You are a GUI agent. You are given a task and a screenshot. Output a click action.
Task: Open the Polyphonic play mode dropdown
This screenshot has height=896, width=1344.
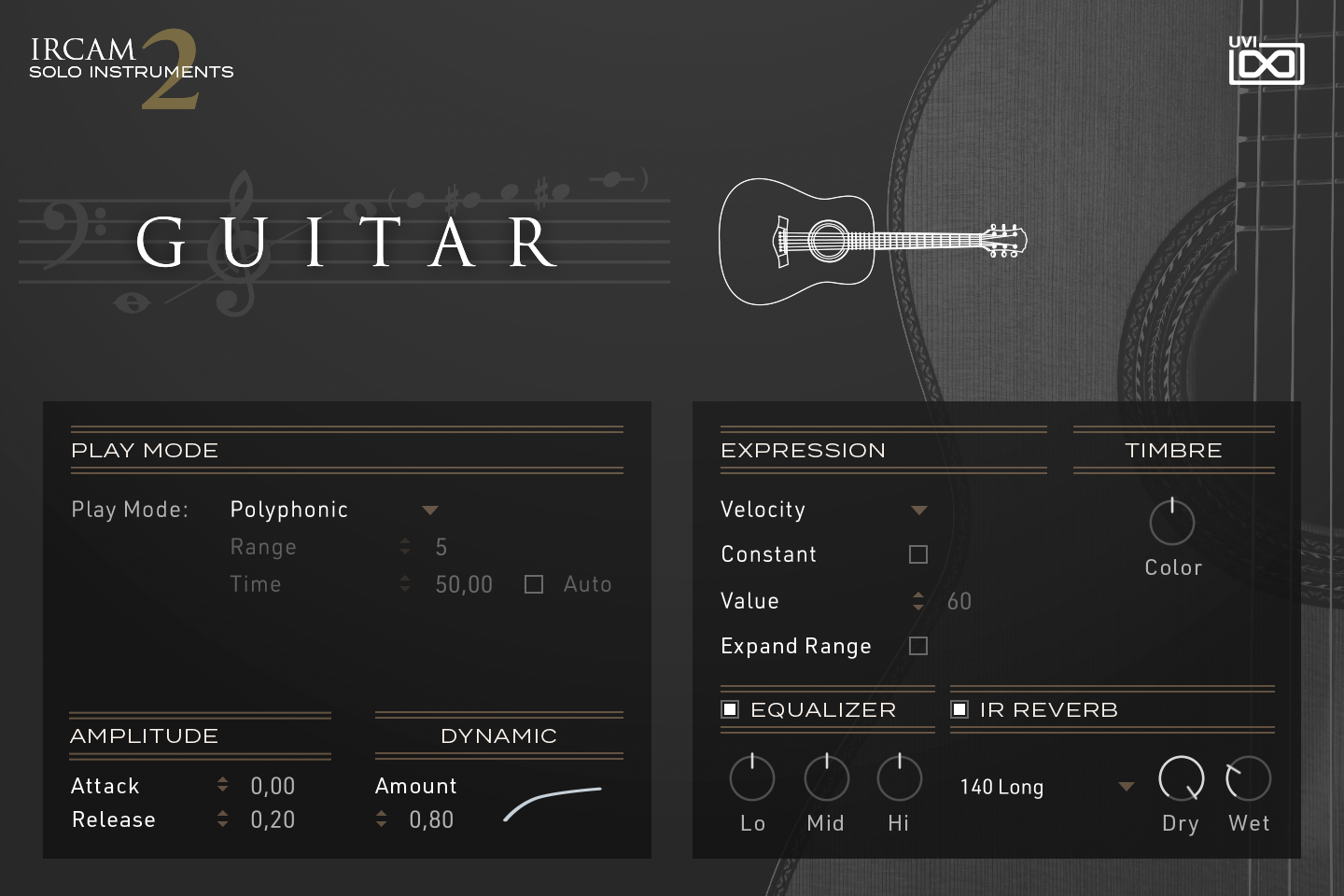click(x=430, y=510)
